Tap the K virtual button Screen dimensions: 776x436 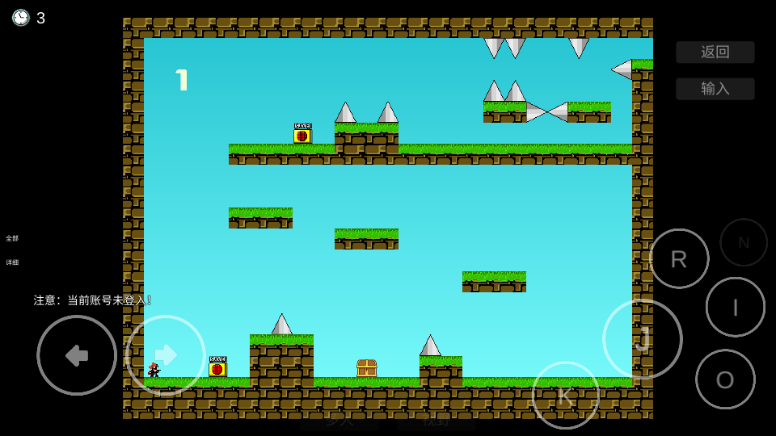565,395
